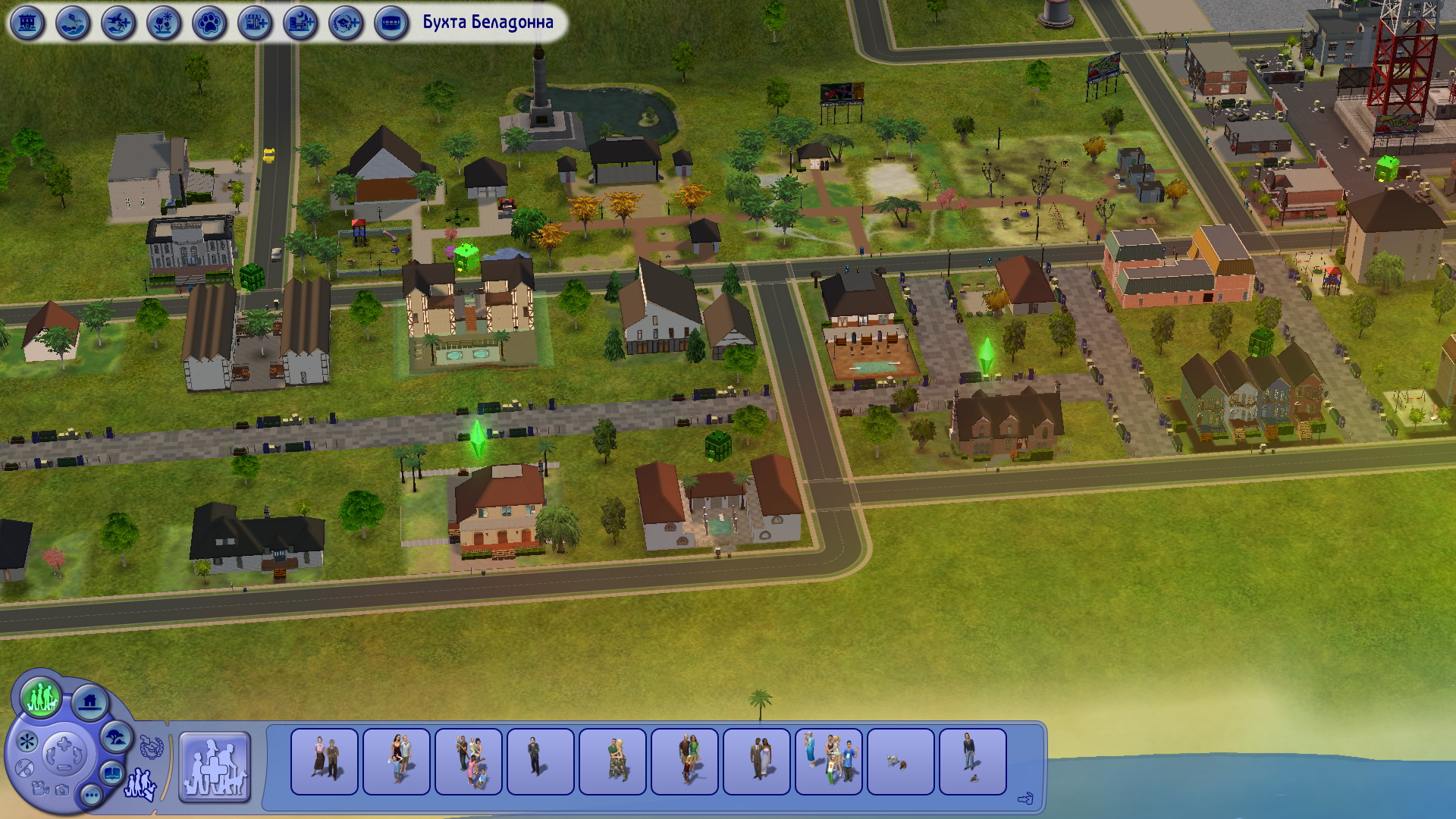Open the three-dots options menu button
The height and width of the screenshot is (819, 1456).
[91, 795]
